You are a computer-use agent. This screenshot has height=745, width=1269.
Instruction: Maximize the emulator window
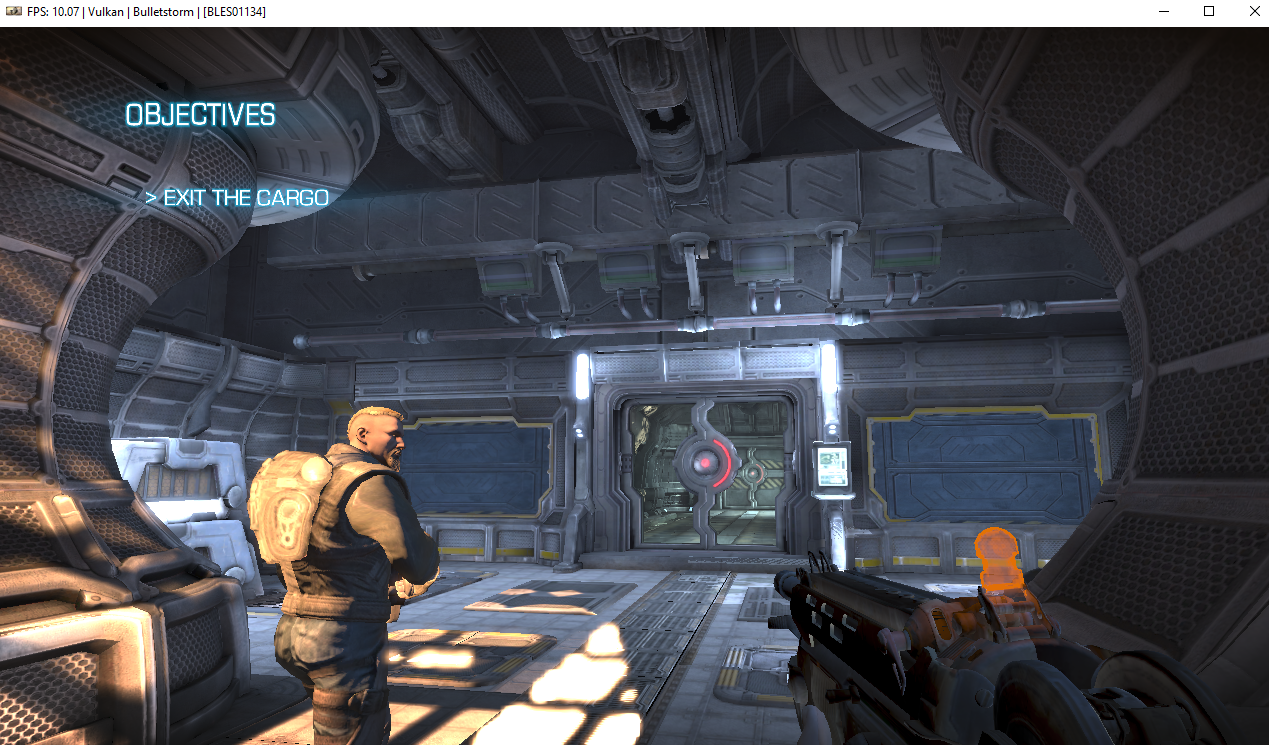click(x=1209, y=12)
